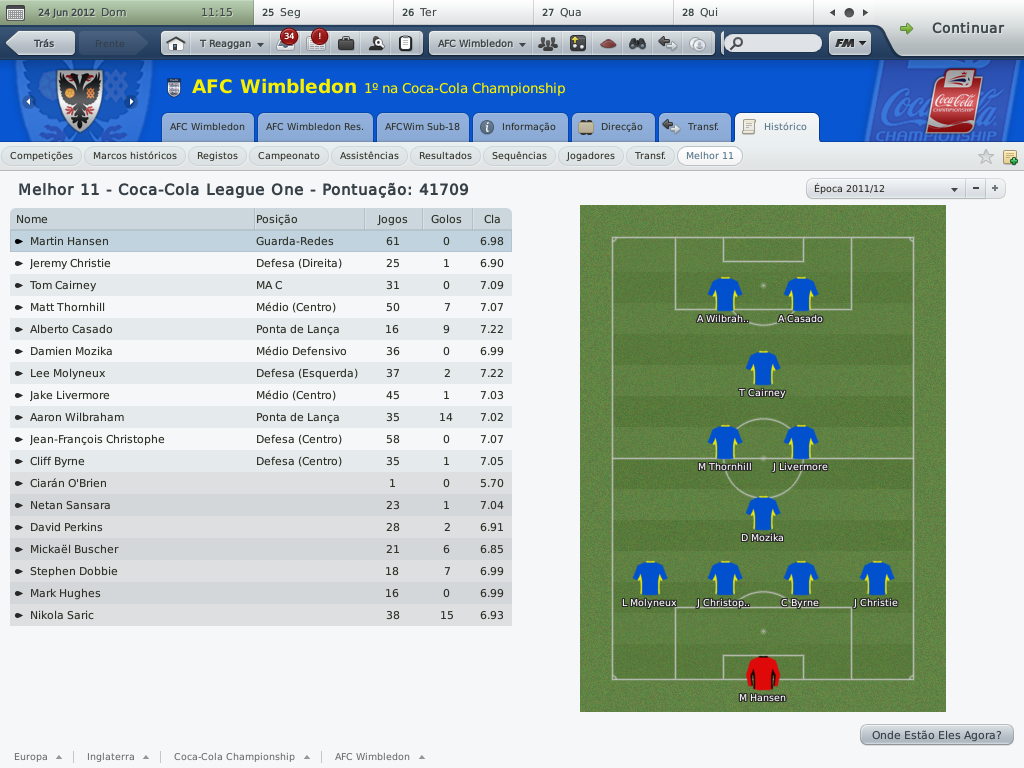Image resolution: width=1024 pixels, height=768 pixels.
Task: Show the Marcos históricos section
Action: (x=134, y=156)
